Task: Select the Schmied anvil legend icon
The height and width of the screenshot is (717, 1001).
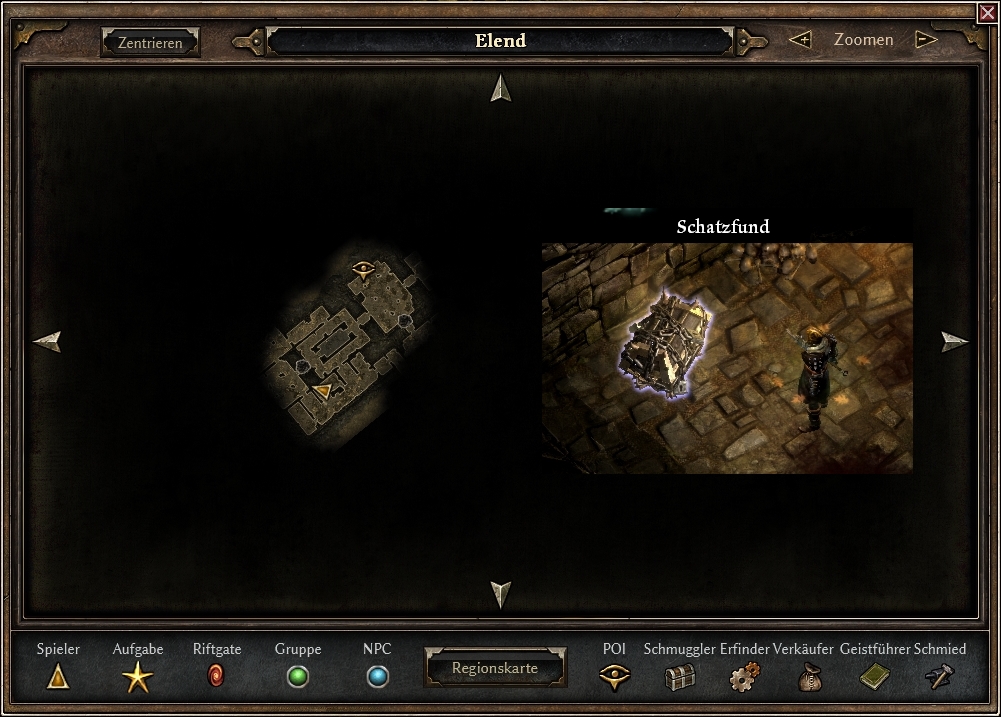Action: (940, 677)
